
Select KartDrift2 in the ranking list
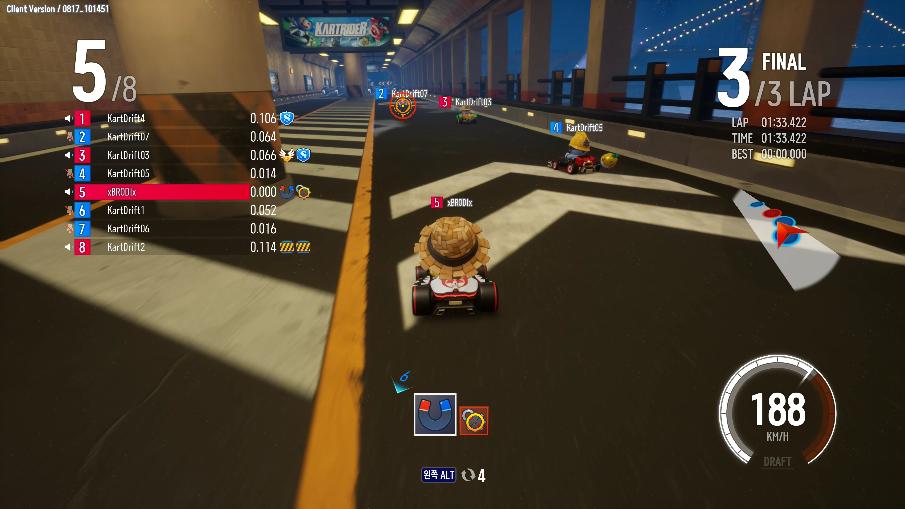[x=160, y=247]
